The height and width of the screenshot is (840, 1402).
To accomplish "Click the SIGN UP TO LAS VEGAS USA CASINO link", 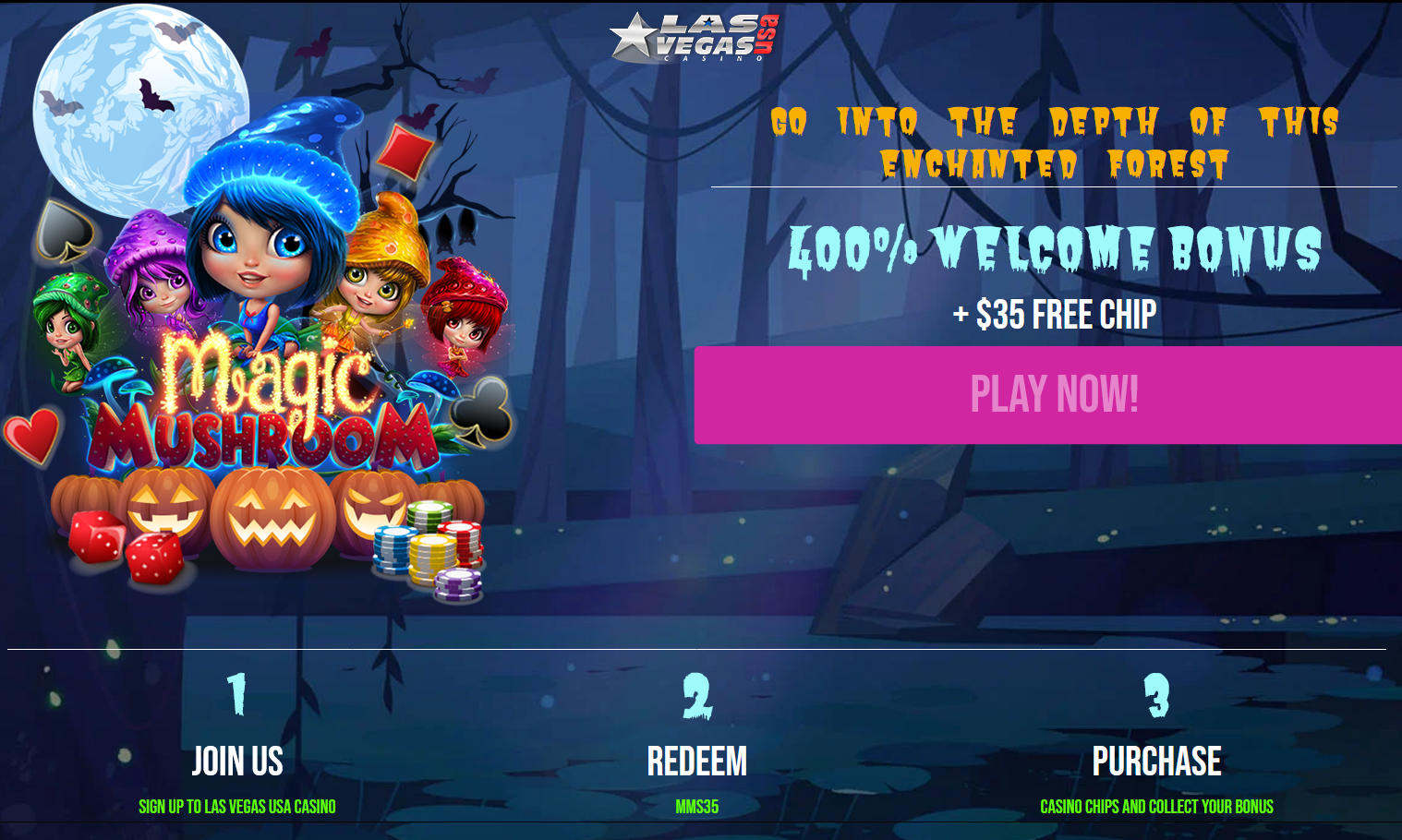I will [237, 806].
